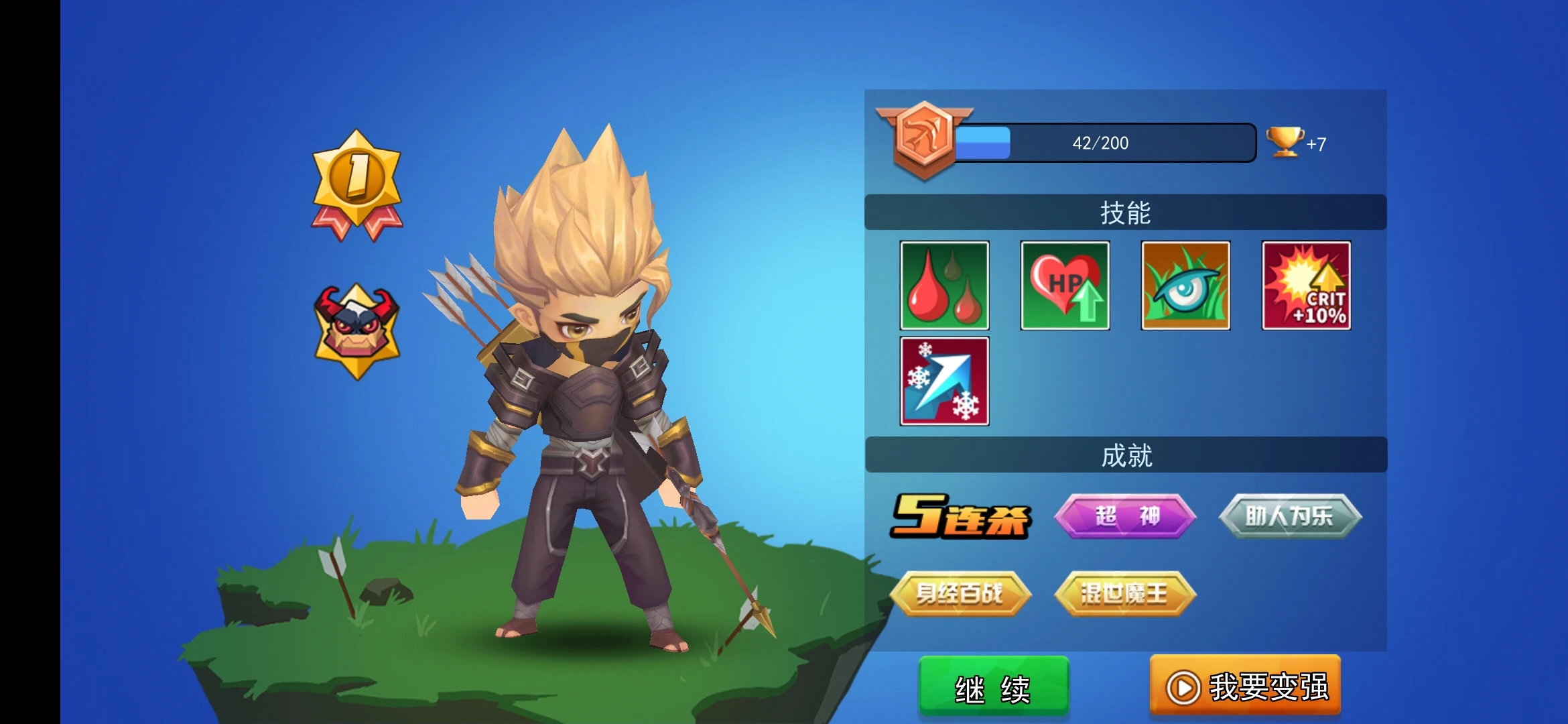The height and width of the screenshot is (724, 1568).
Task: Click the green 继续 continue button
Action: [x=993, y=686]
